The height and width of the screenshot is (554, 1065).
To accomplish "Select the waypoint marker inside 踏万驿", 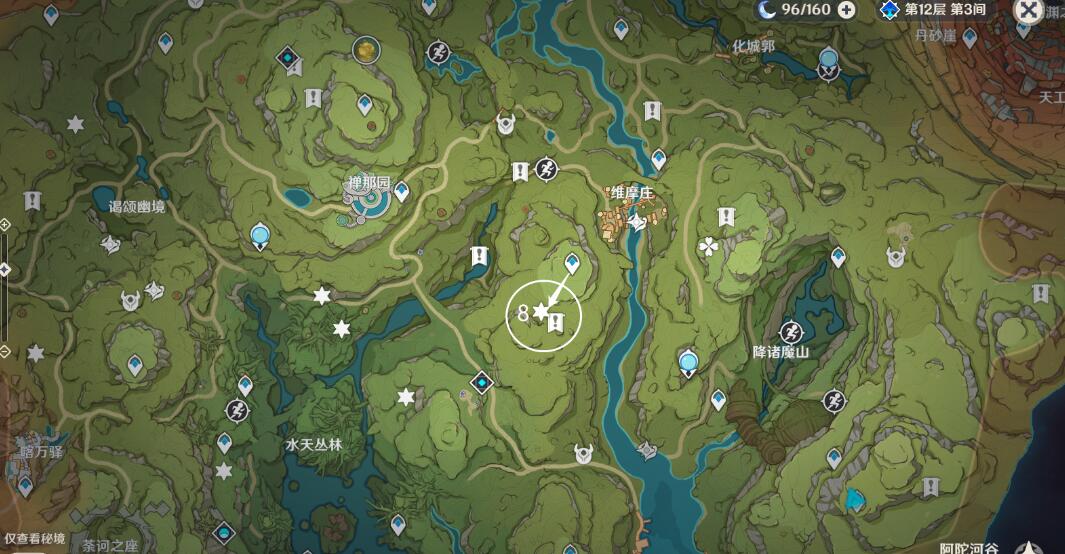I will point(24,485).
